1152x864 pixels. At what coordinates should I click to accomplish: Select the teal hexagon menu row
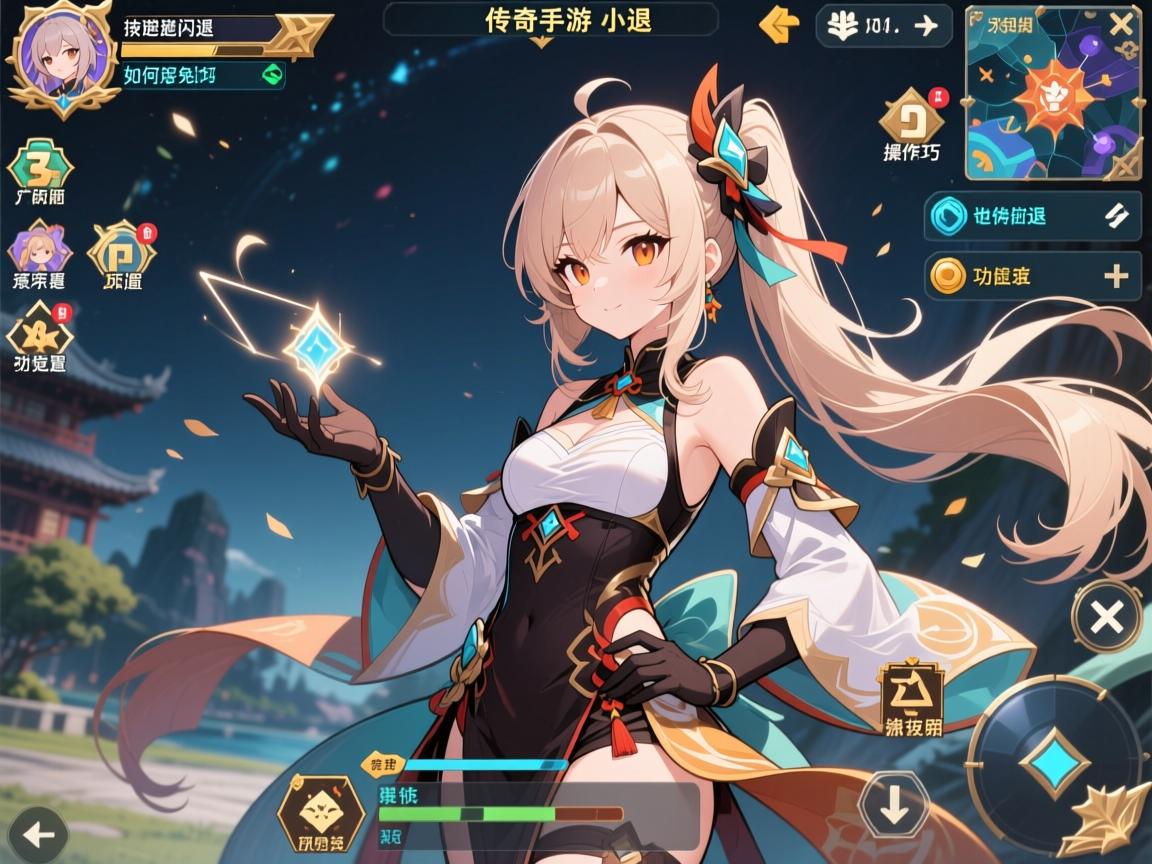point(1032,216)
